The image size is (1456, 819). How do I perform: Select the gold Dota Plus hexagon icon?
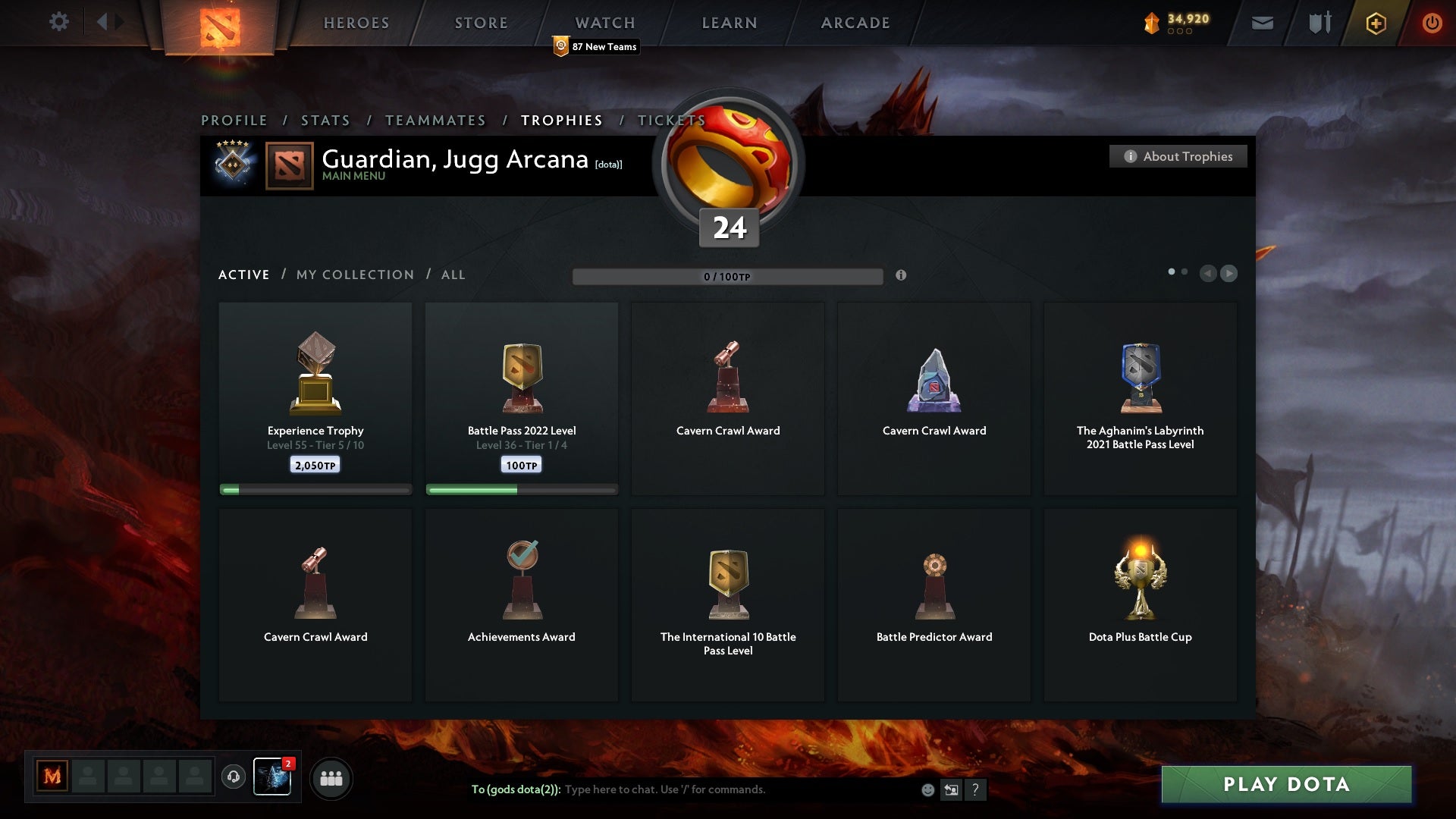[1375, 23]
